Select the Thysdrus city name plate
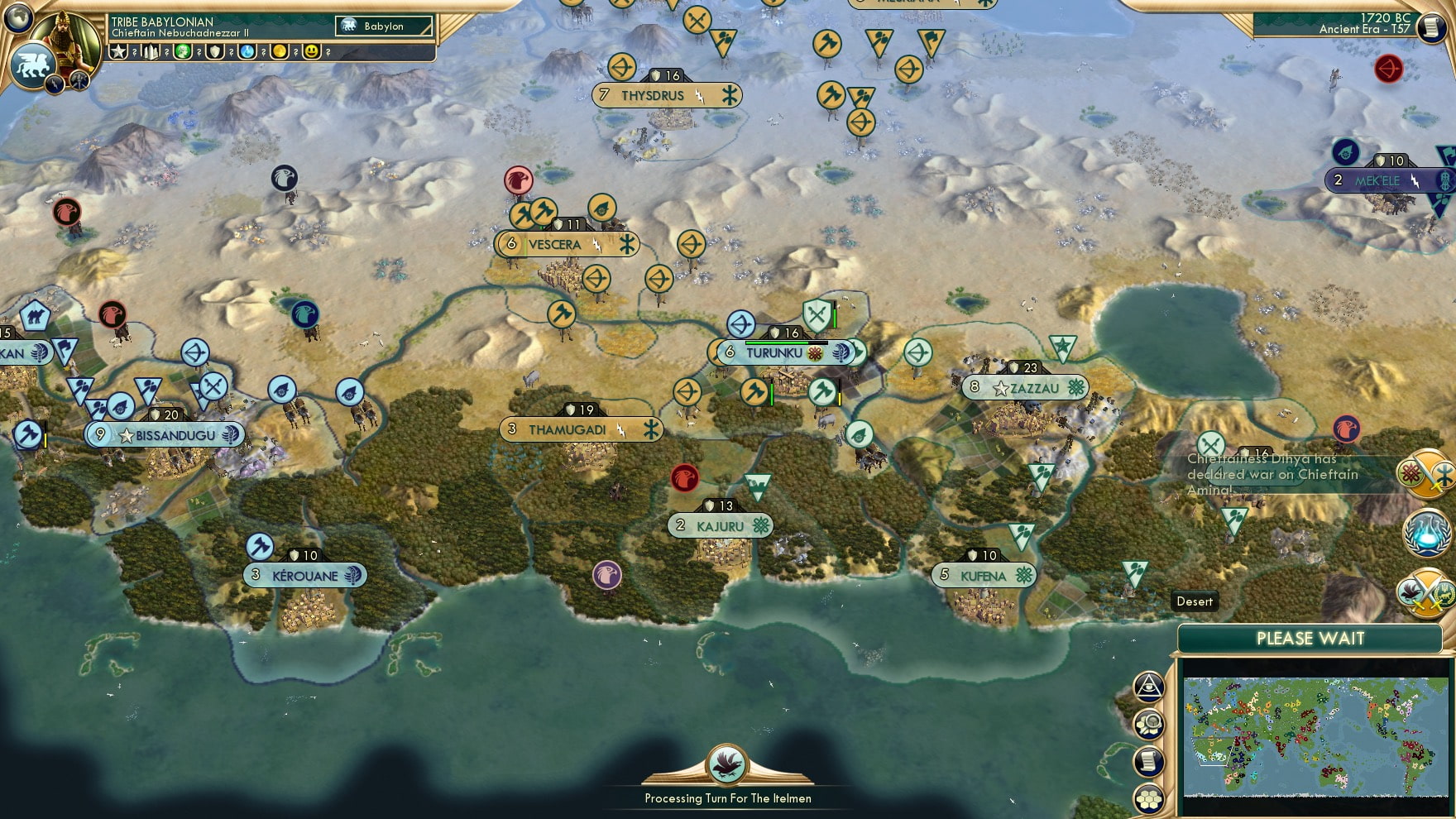The width and height of the screenshot is (1456, 819). pyautogui.click(x=652, y=95)
